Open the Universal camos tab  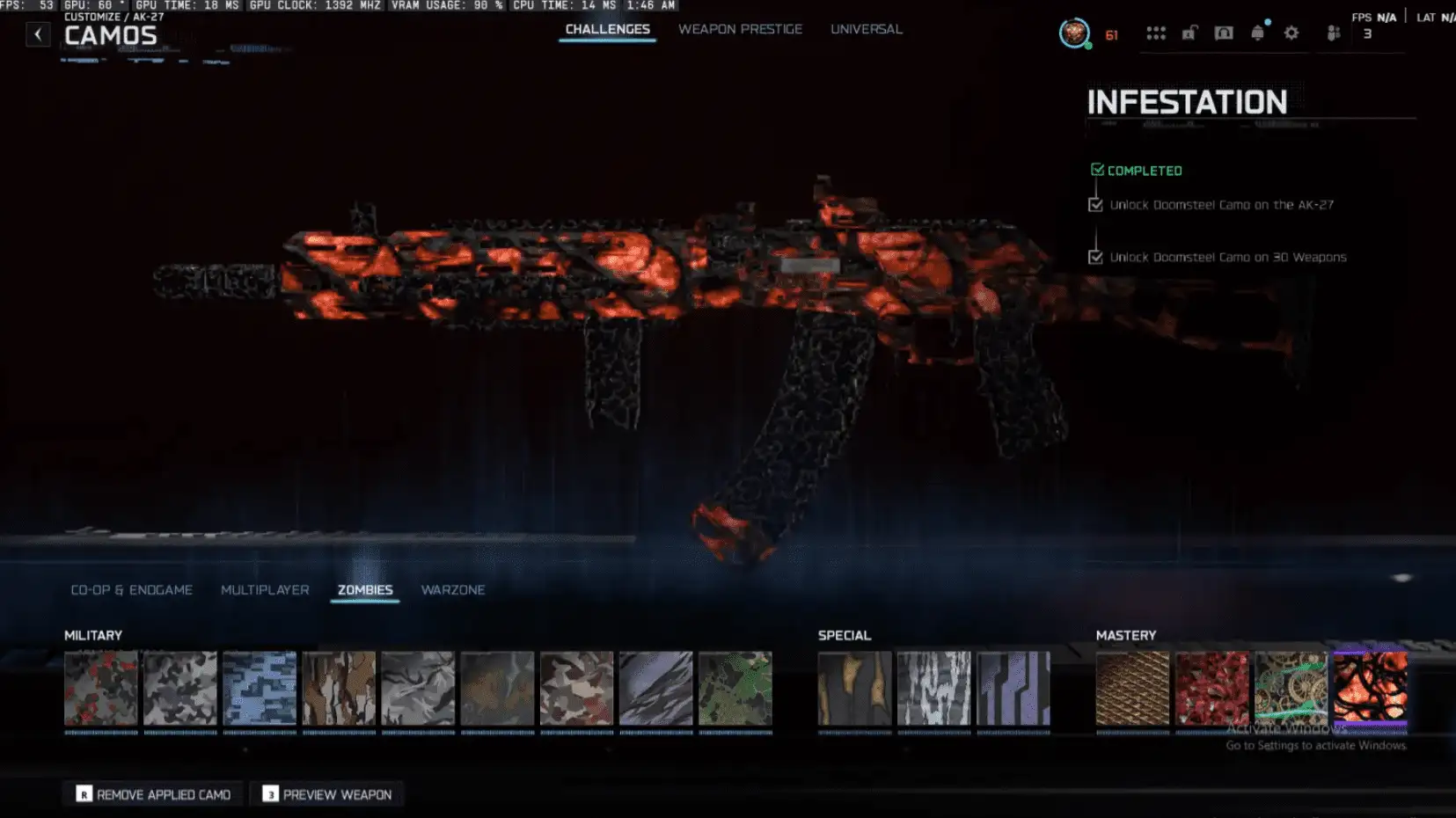[866, 29]
